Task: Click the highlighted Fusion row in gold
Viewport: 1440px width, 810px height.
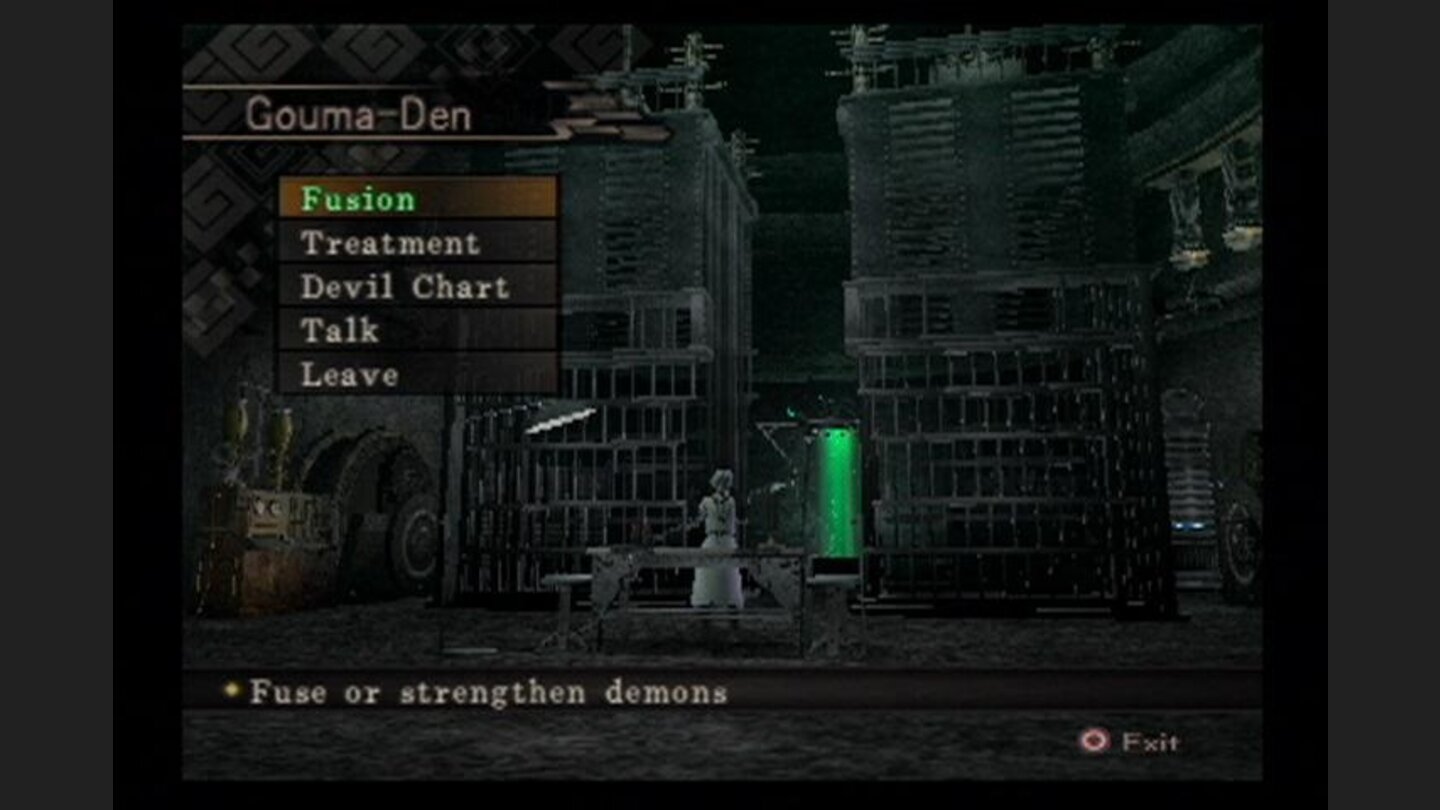Action: click(x=420, y=199)
